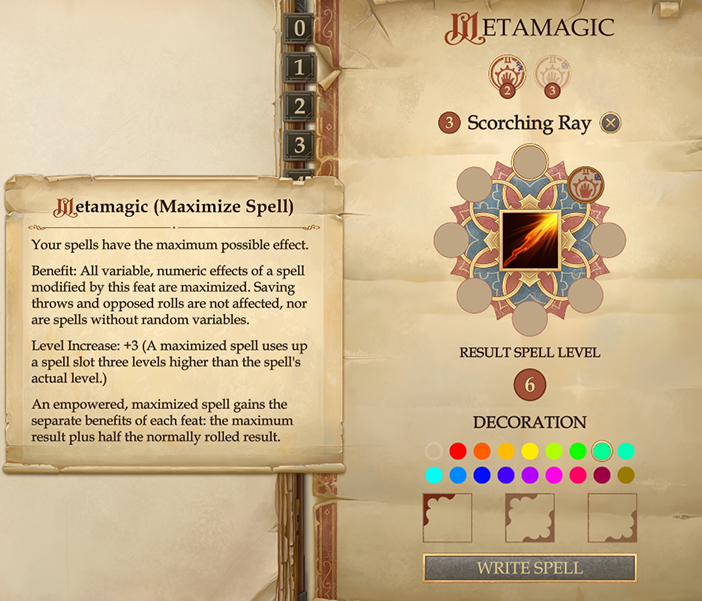Select the pure yellow decoration color
The width and height of the screenshot is (702, 601).
point(530,451)
